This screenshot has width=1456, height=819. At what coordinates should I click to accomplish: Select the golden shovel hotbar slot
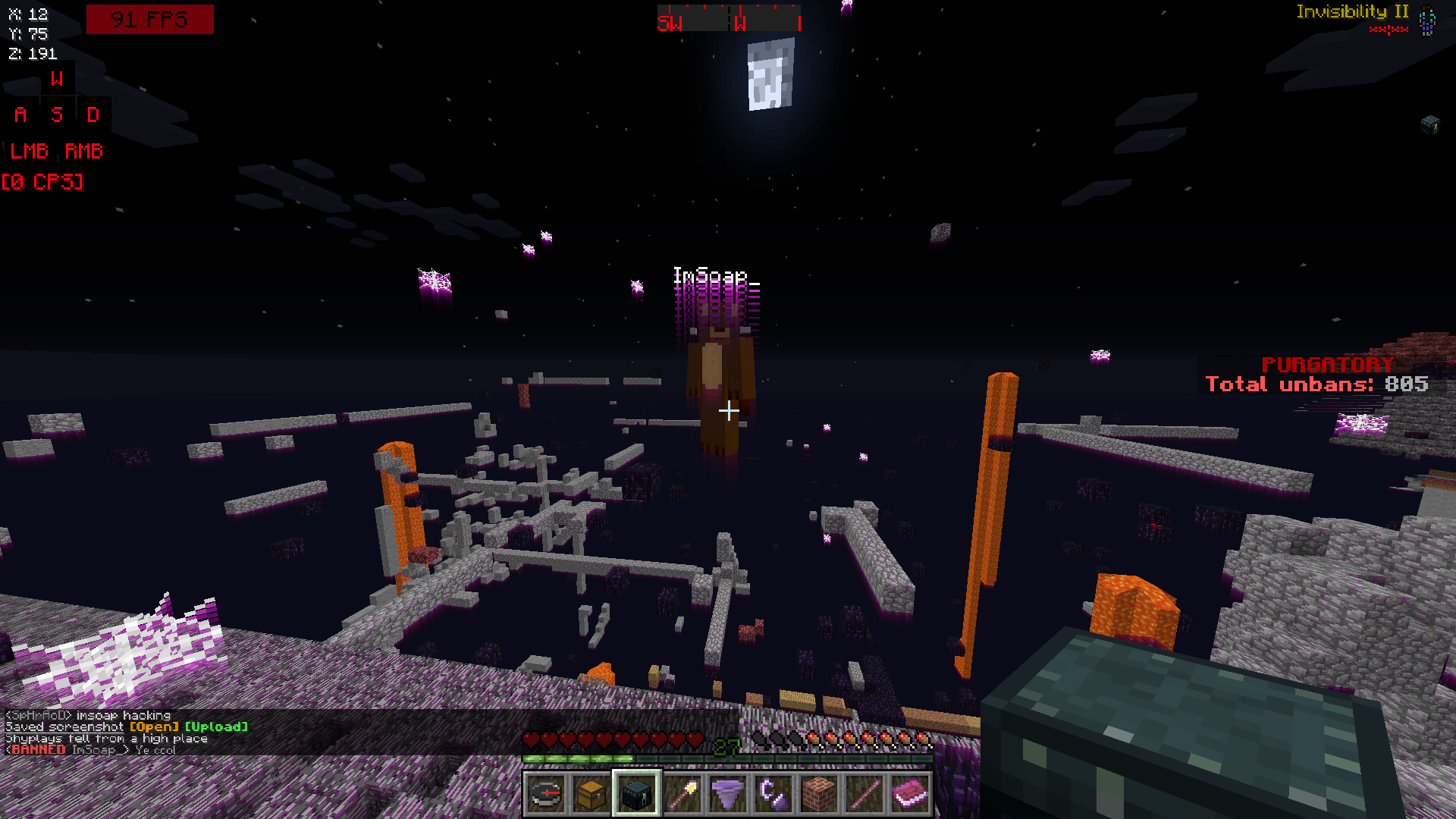pyautogui.click(x=682, y=794)
